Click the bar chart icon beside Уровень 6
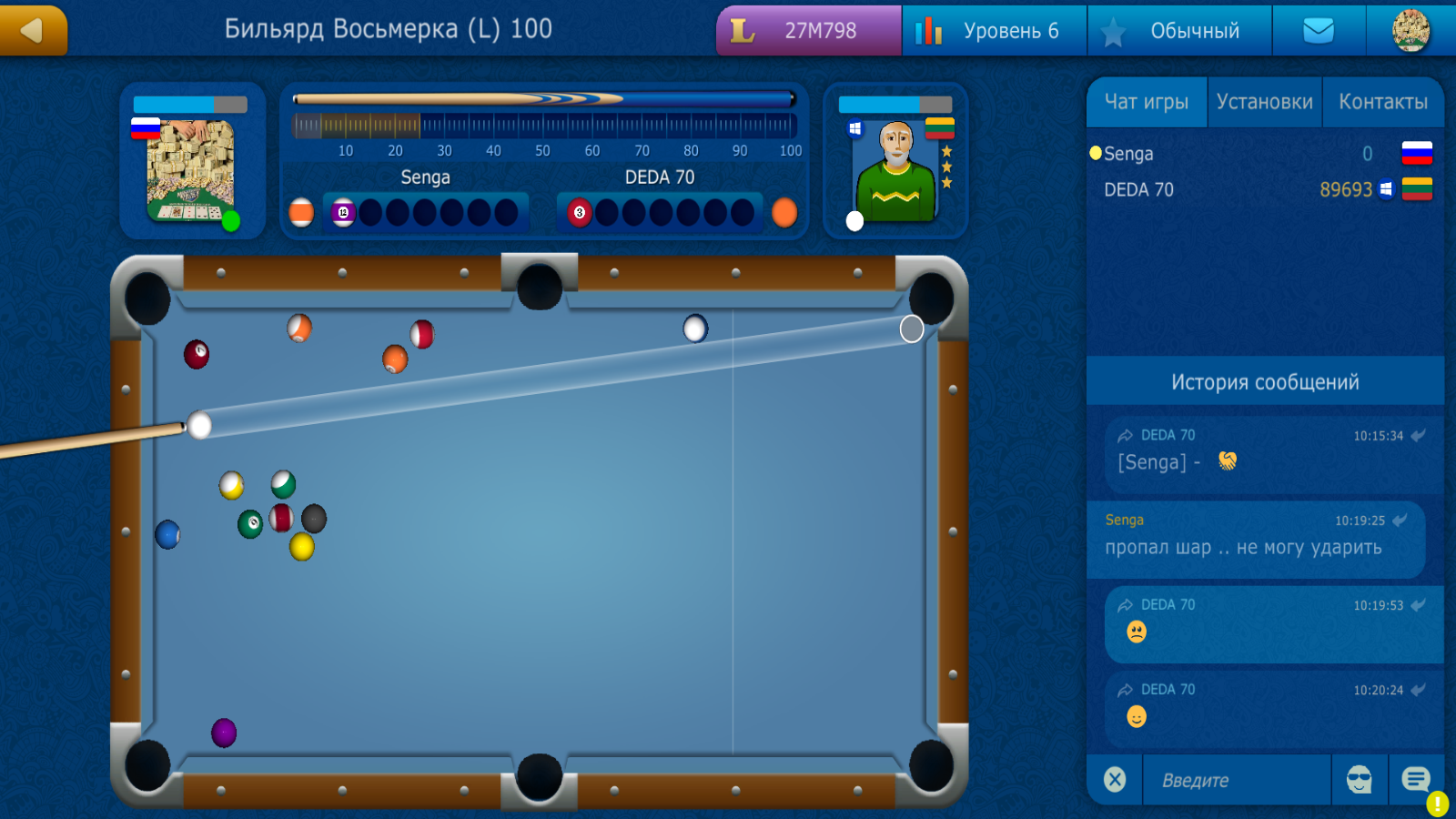The height and width of the screenshot is (819, 1456). click(931, 30)
